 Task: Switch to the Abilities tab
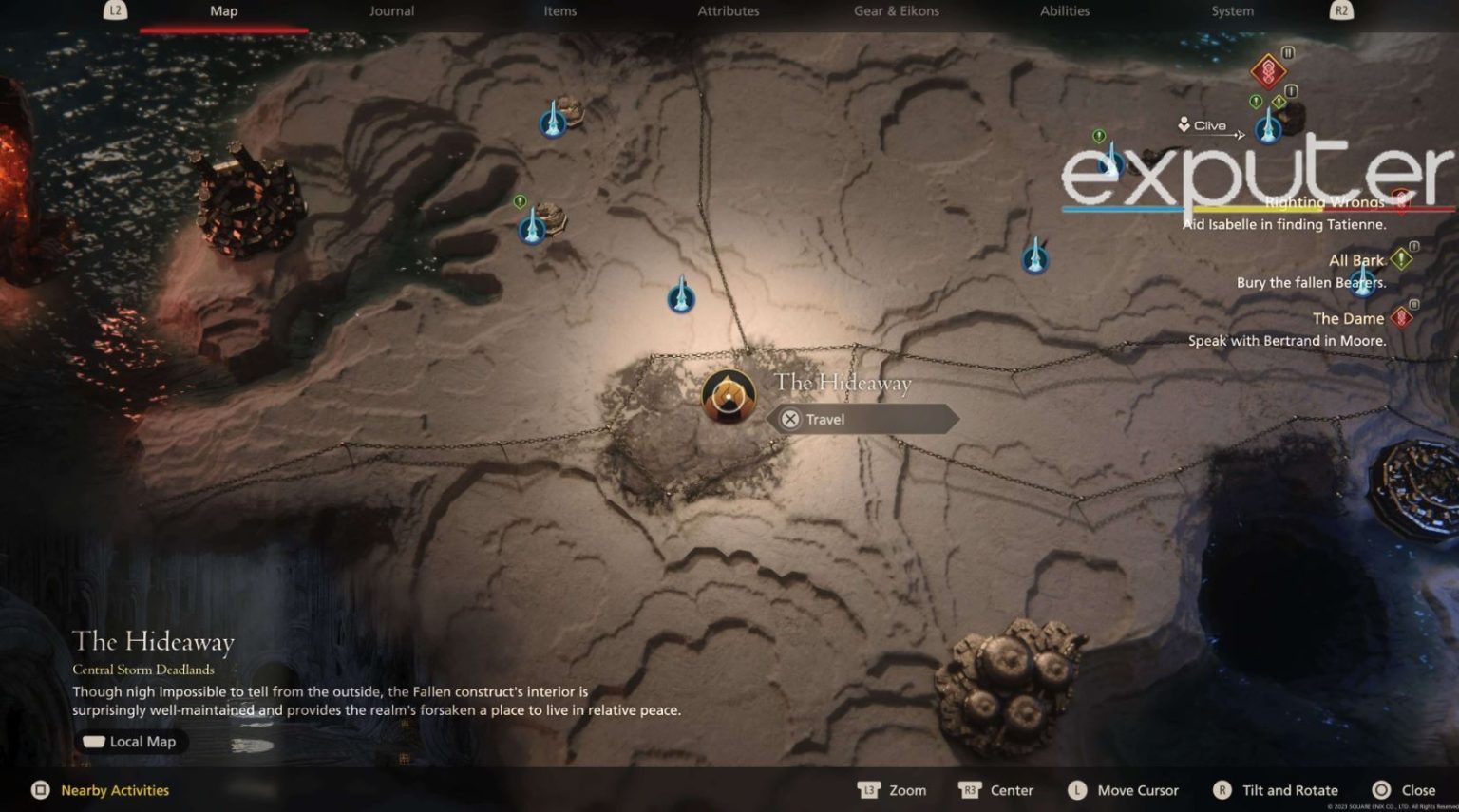1064,11
